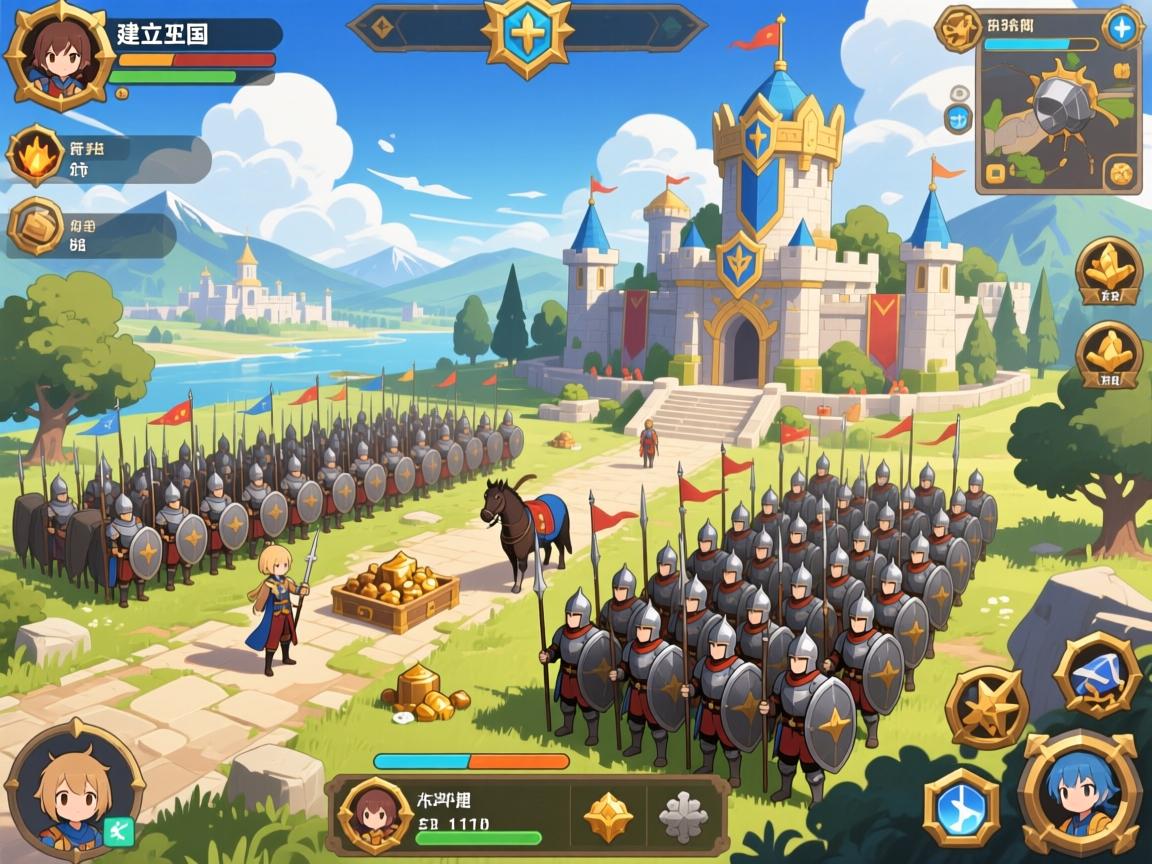Click the gold emblem badge above minimap
Image resolution: width=1152 pixels, height=864 pixels.
pyautogui.click(x=957, y=28)
